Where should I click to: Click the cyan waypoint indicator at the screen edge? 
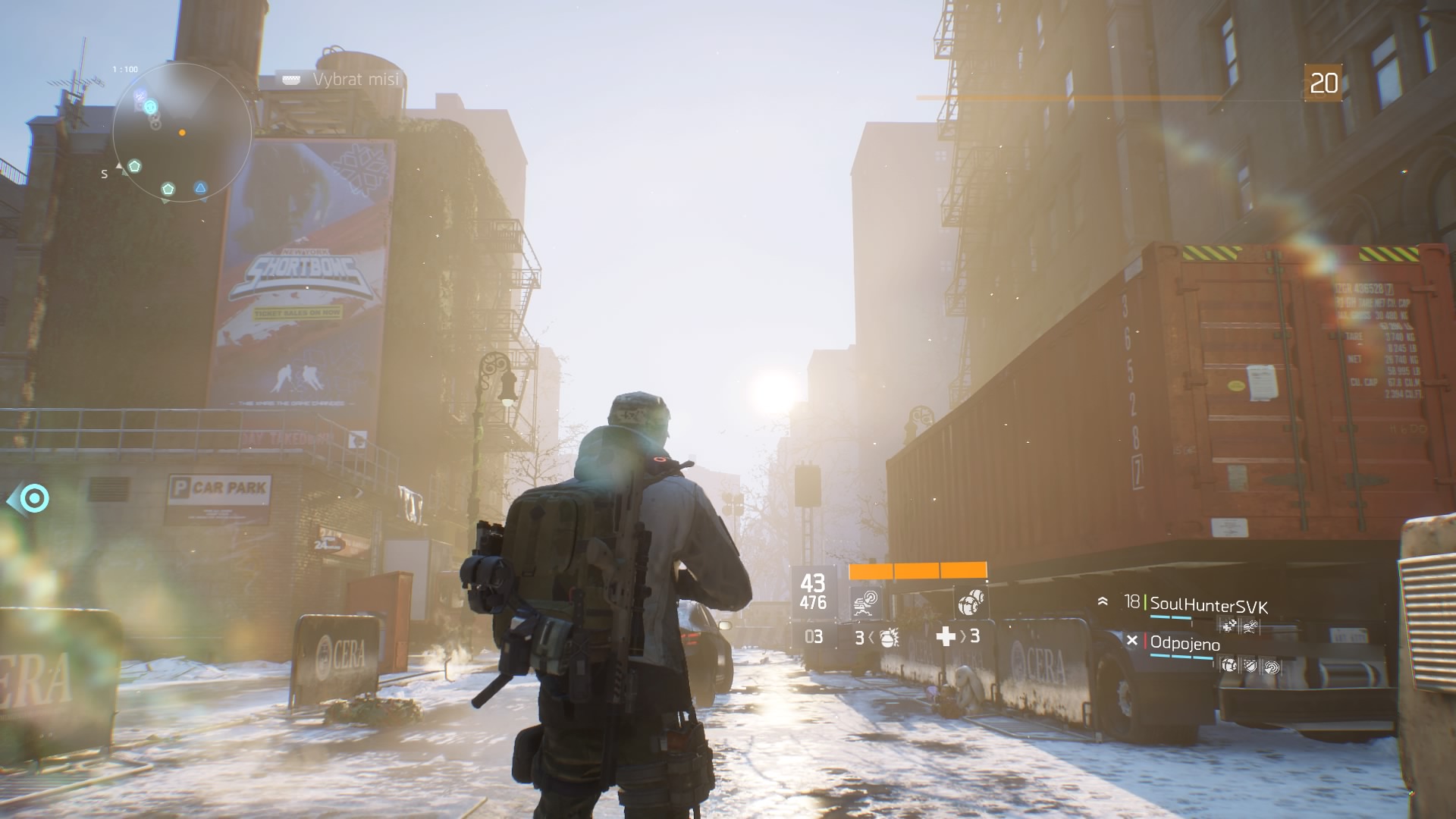(33, 499)
